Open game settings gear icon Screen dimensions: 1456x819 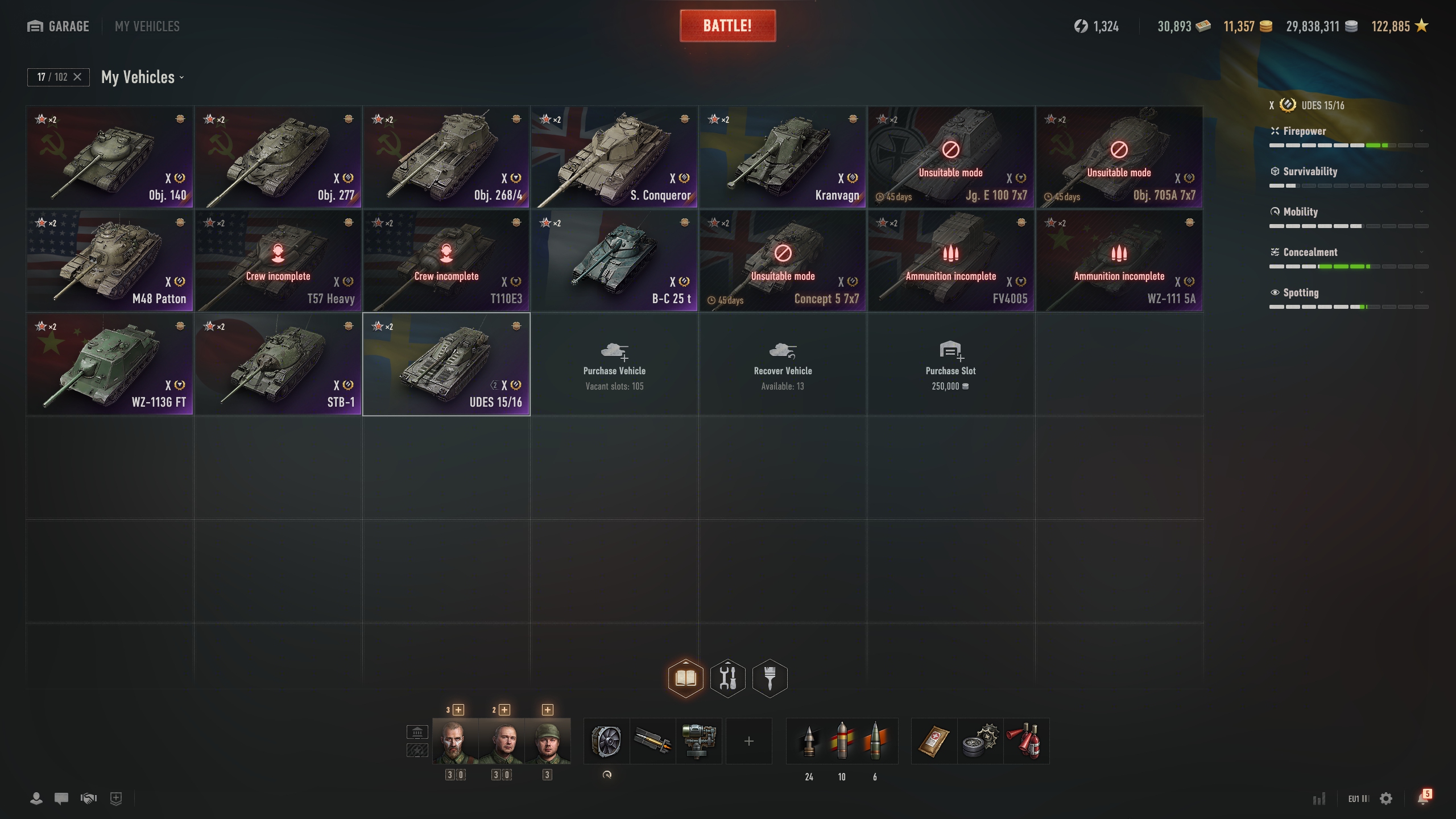tap(1386, 799)
